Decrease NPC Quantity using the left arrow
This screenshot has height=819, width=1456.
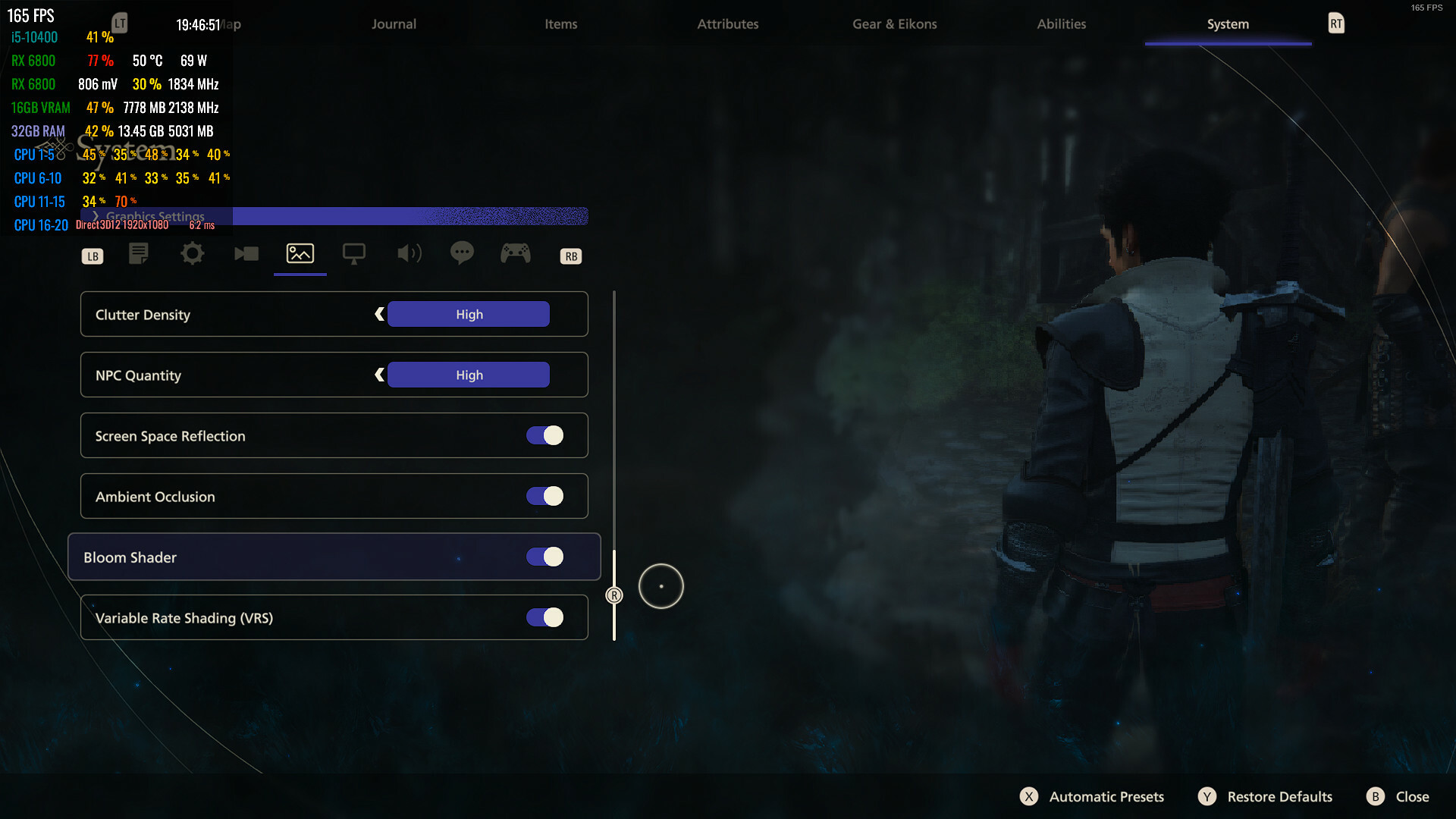tap(379, 375)
